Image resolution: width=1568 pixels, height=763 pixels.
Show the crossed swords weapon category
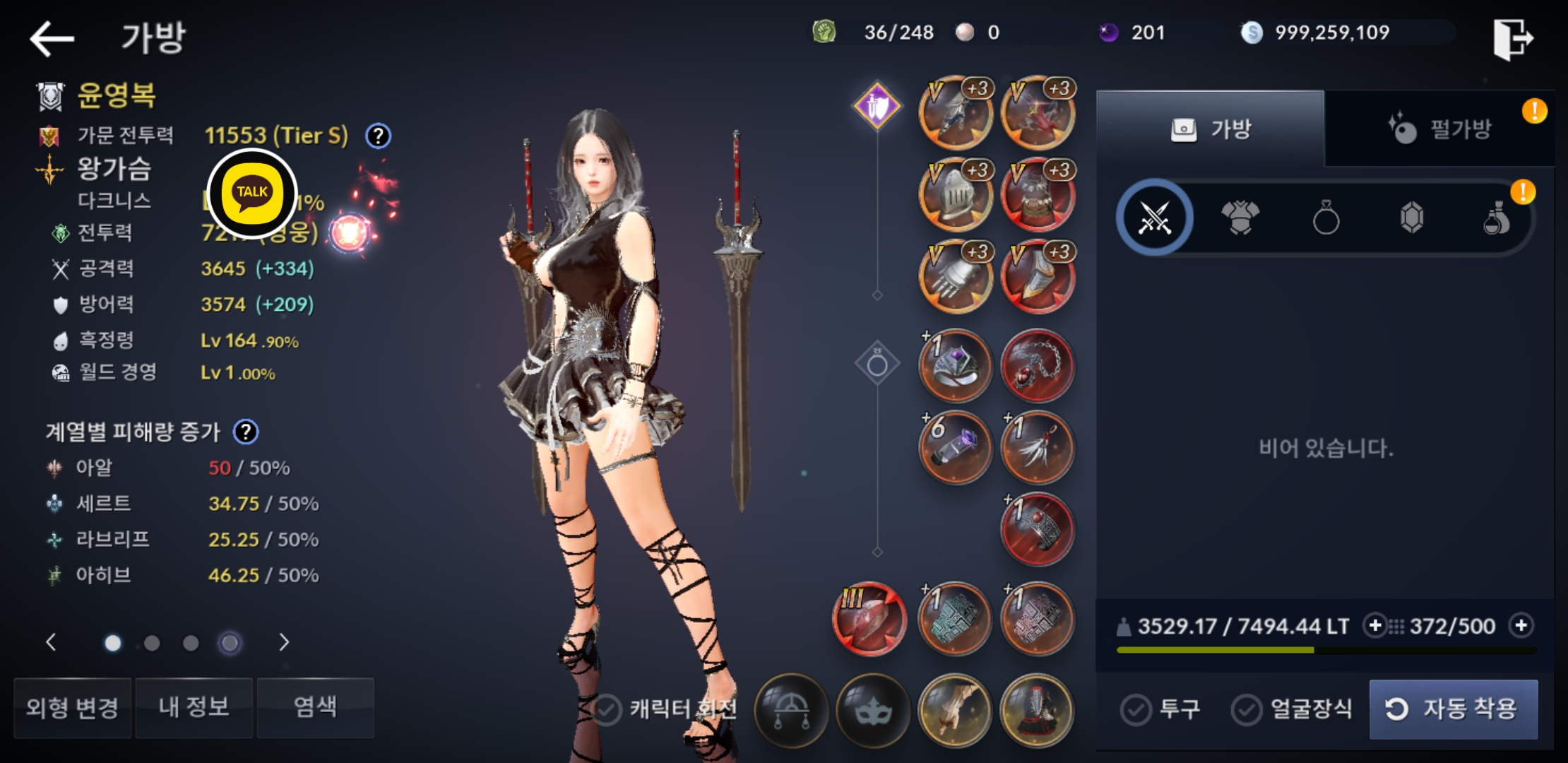1155,218
